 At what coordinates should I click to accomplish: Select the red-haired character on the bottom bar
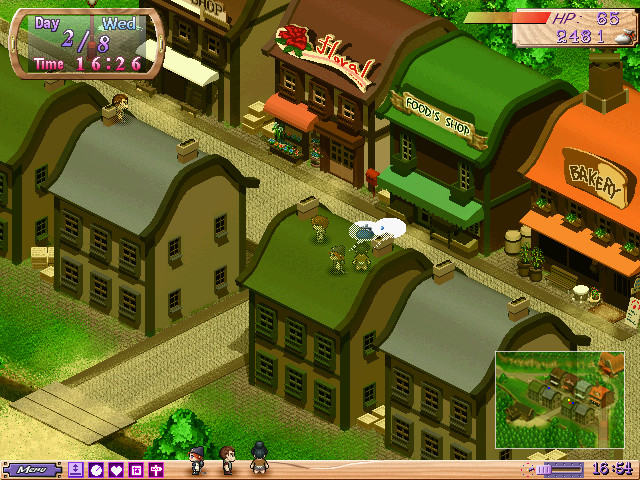click(x=196, y=460)
